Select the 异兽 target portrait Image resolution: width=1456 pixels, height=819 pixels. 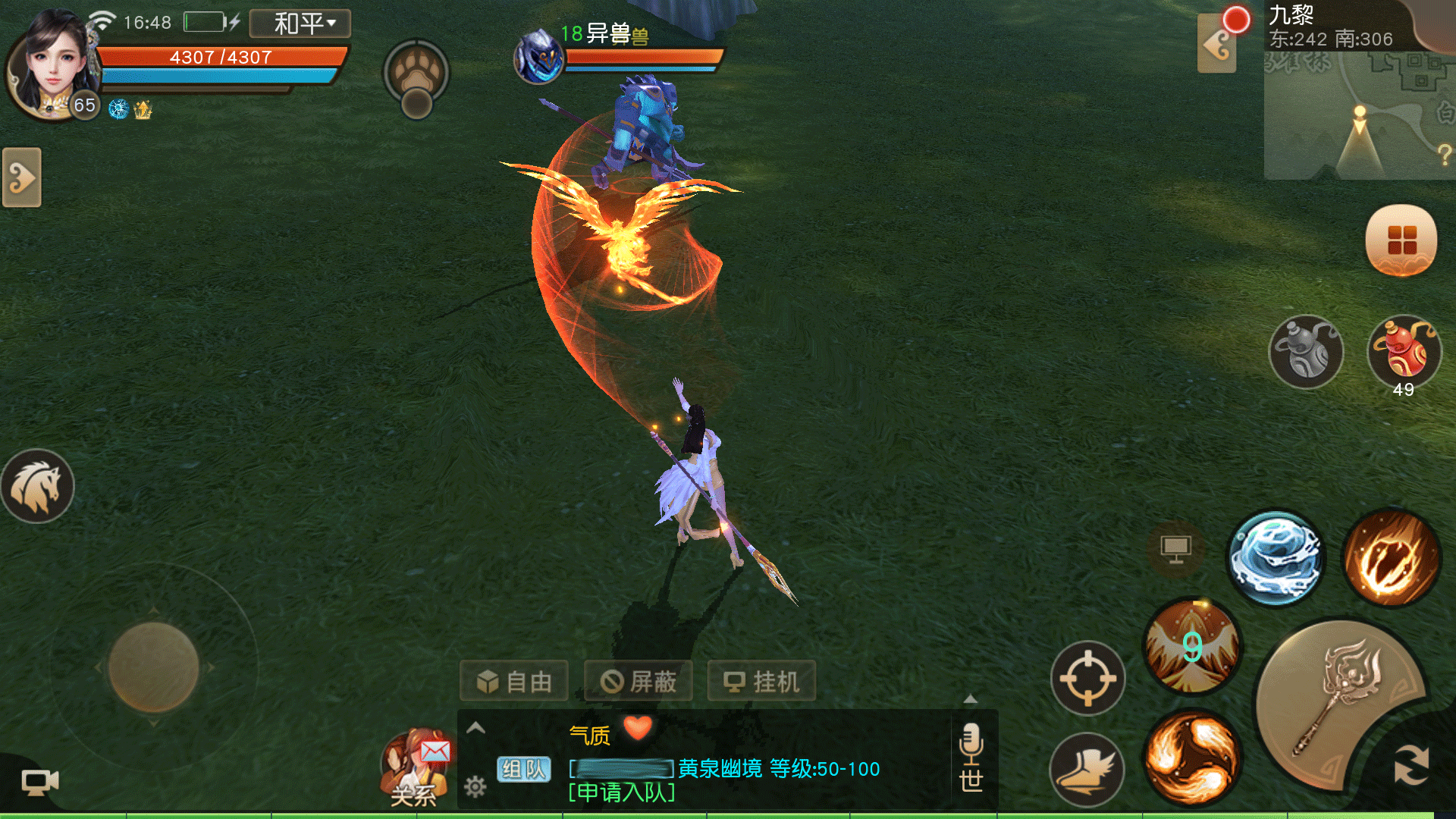click(538, 57)
